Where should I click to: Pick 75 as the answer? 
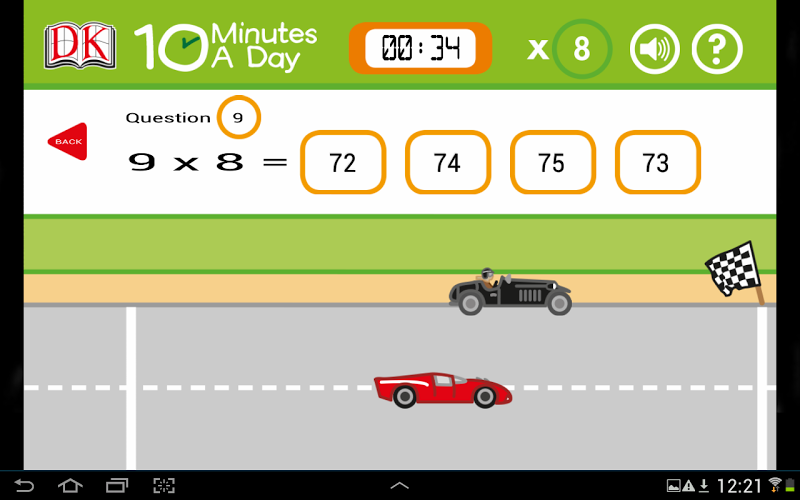coord(552,162)
